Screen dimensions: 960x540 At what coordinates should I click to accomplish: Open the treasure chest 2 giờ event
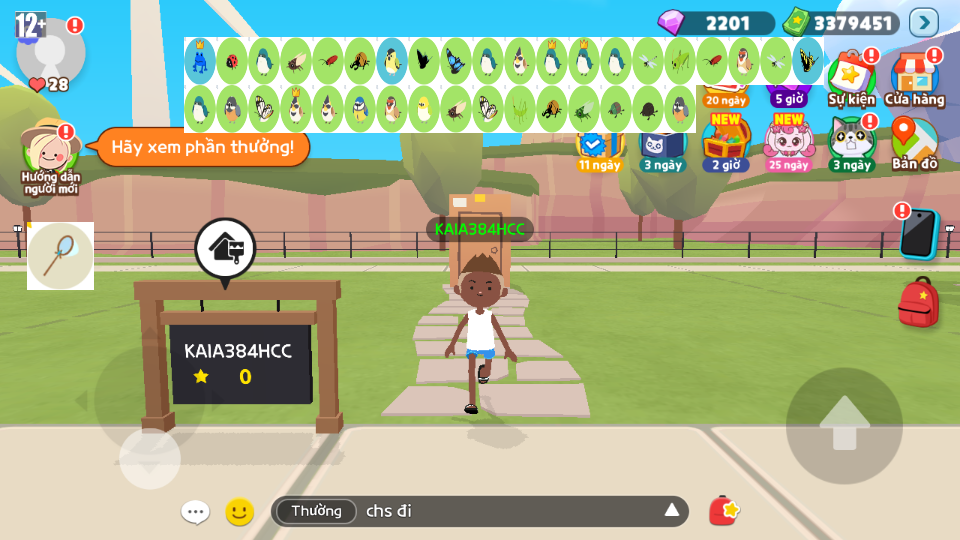[x=726, y=143]
